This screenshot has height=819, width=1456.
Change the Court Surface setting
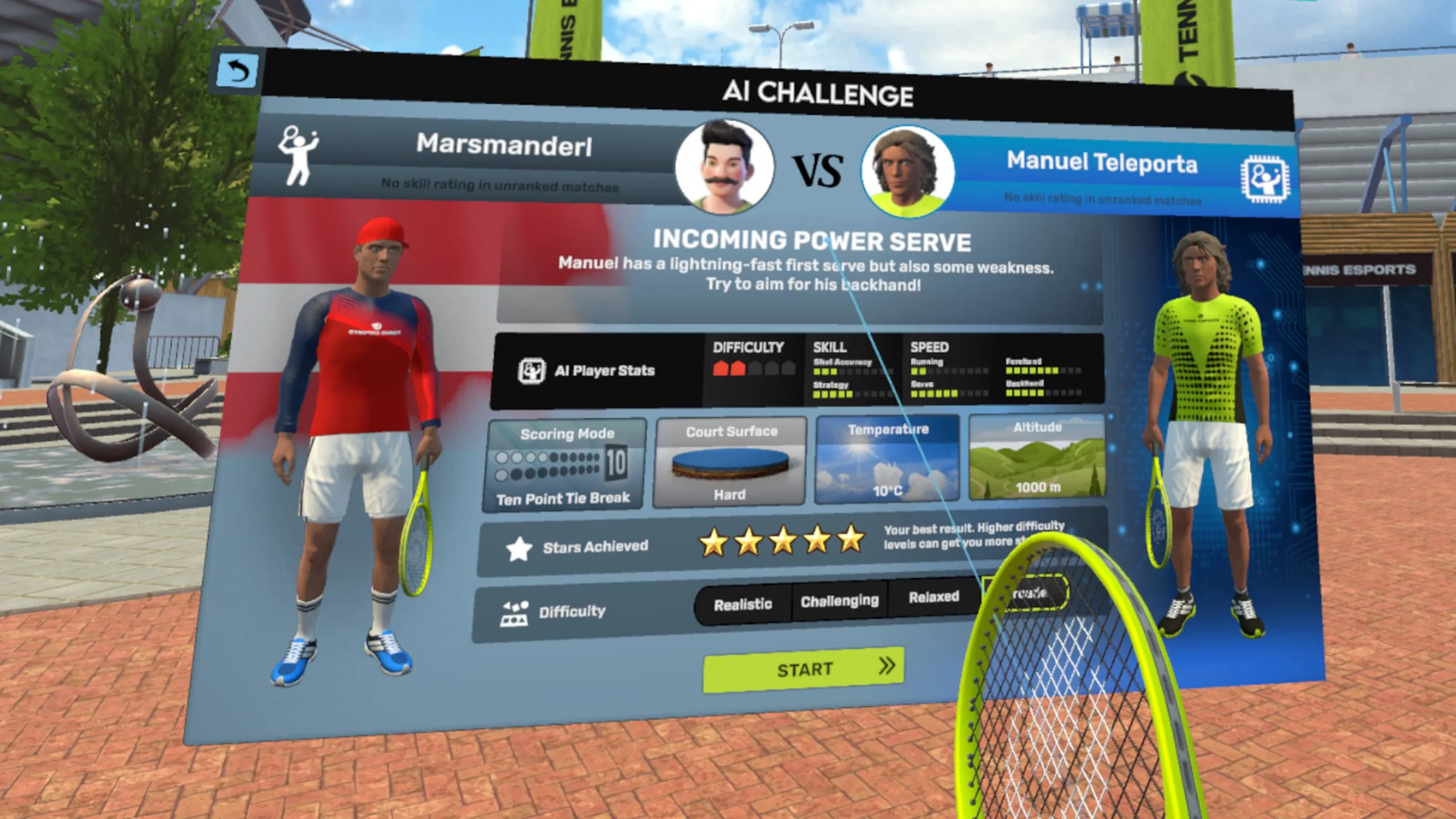coord(730,461)
